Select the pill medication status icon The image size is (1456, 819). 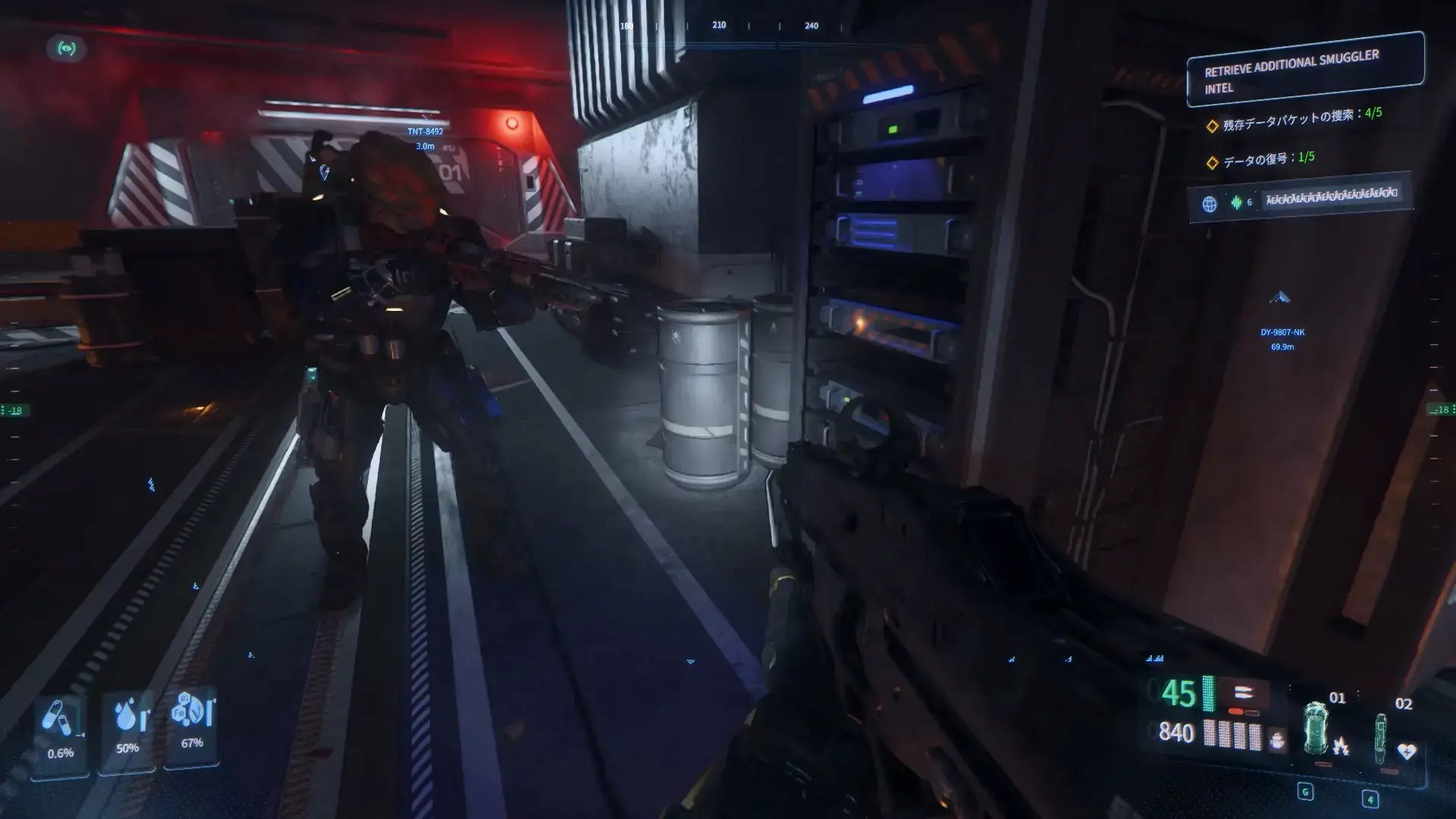point(58,717)
